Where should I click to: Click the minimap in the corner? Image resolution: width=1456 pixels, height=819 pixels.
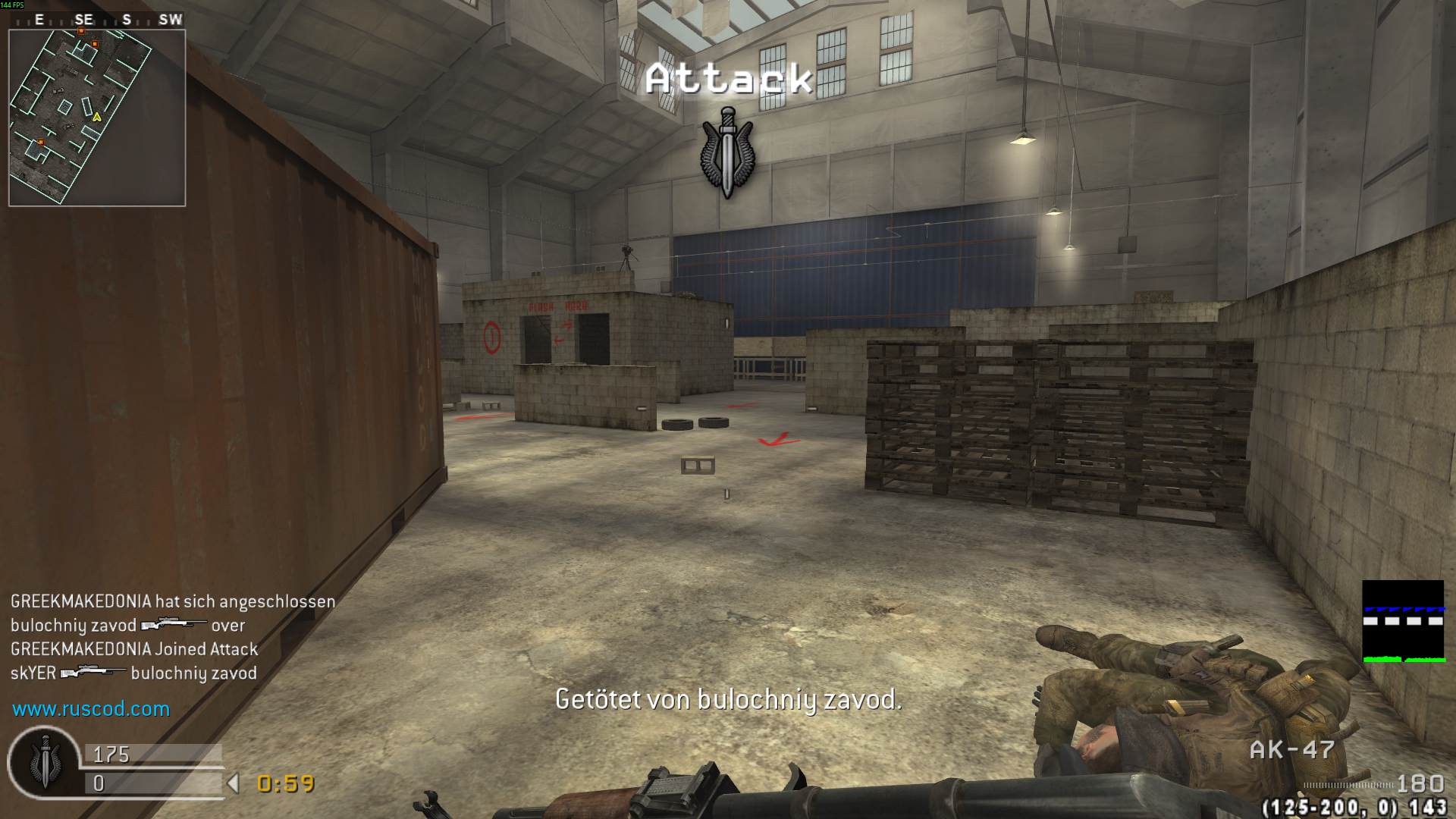pyautogui.click(x=96, y=118)
